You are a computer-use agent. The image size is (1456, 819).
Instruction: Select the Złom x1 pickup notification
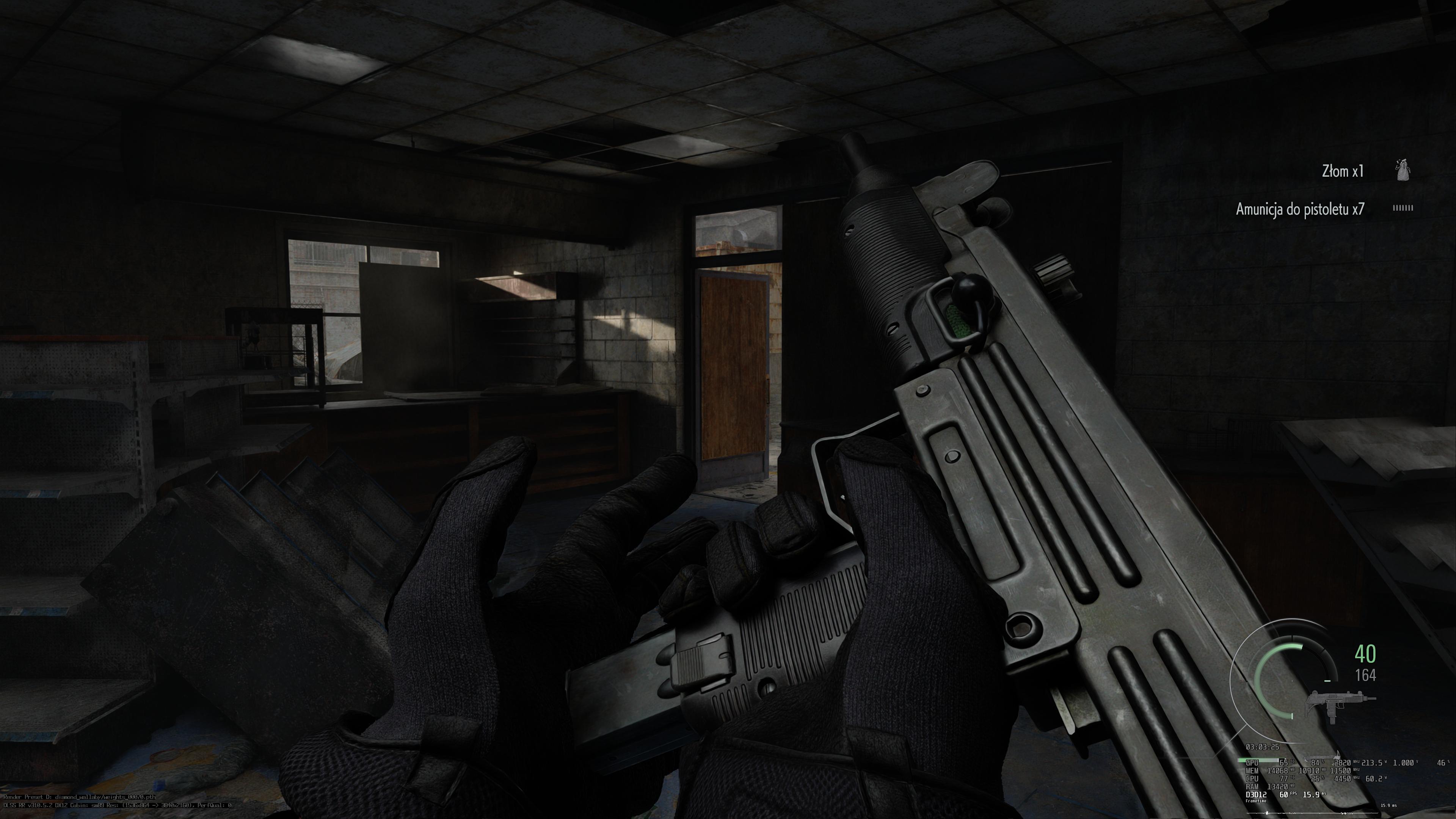click(1342, 171)
